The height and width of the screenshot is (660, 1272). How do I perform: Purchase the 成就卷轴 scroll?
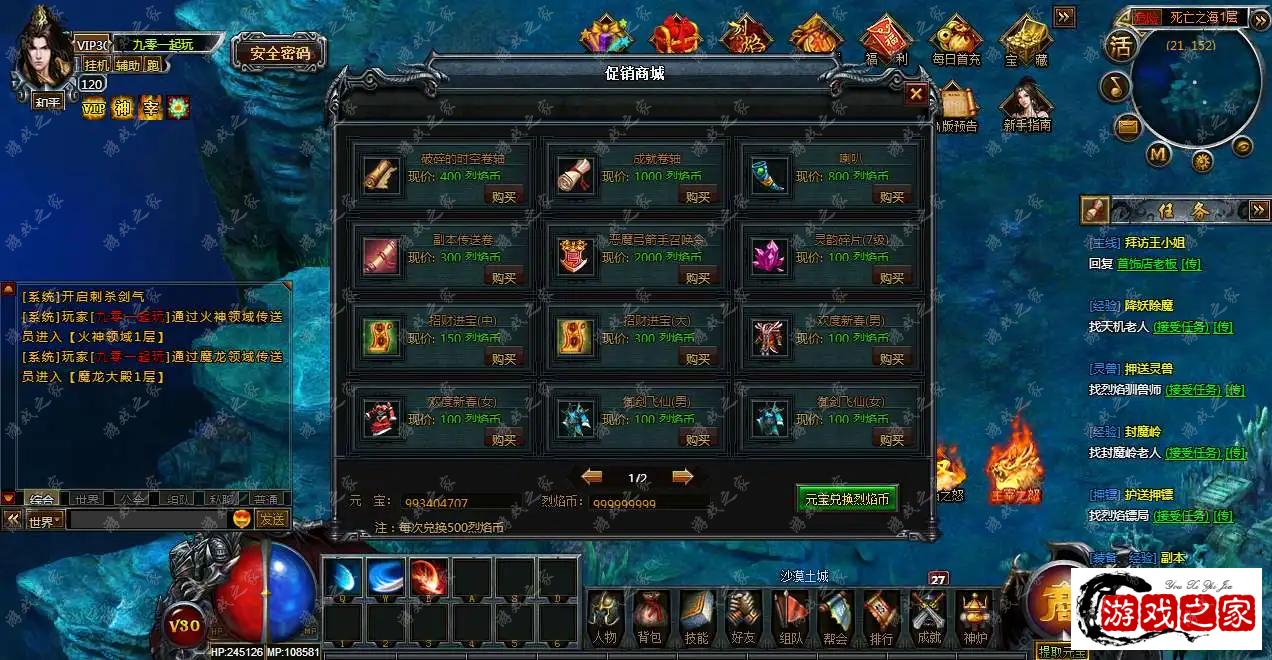698,196
